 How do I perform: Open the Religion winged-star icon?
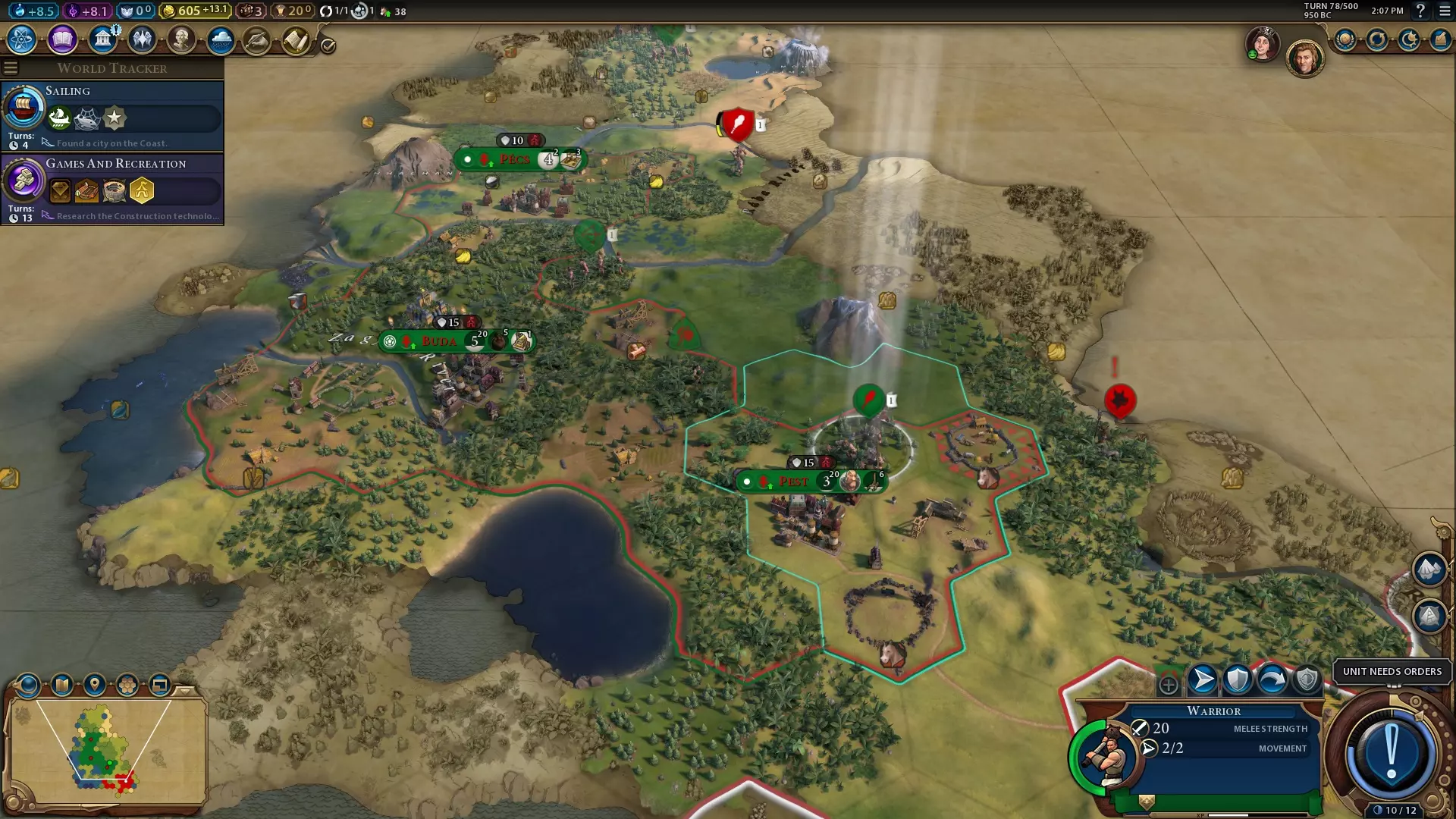point(142,39)
